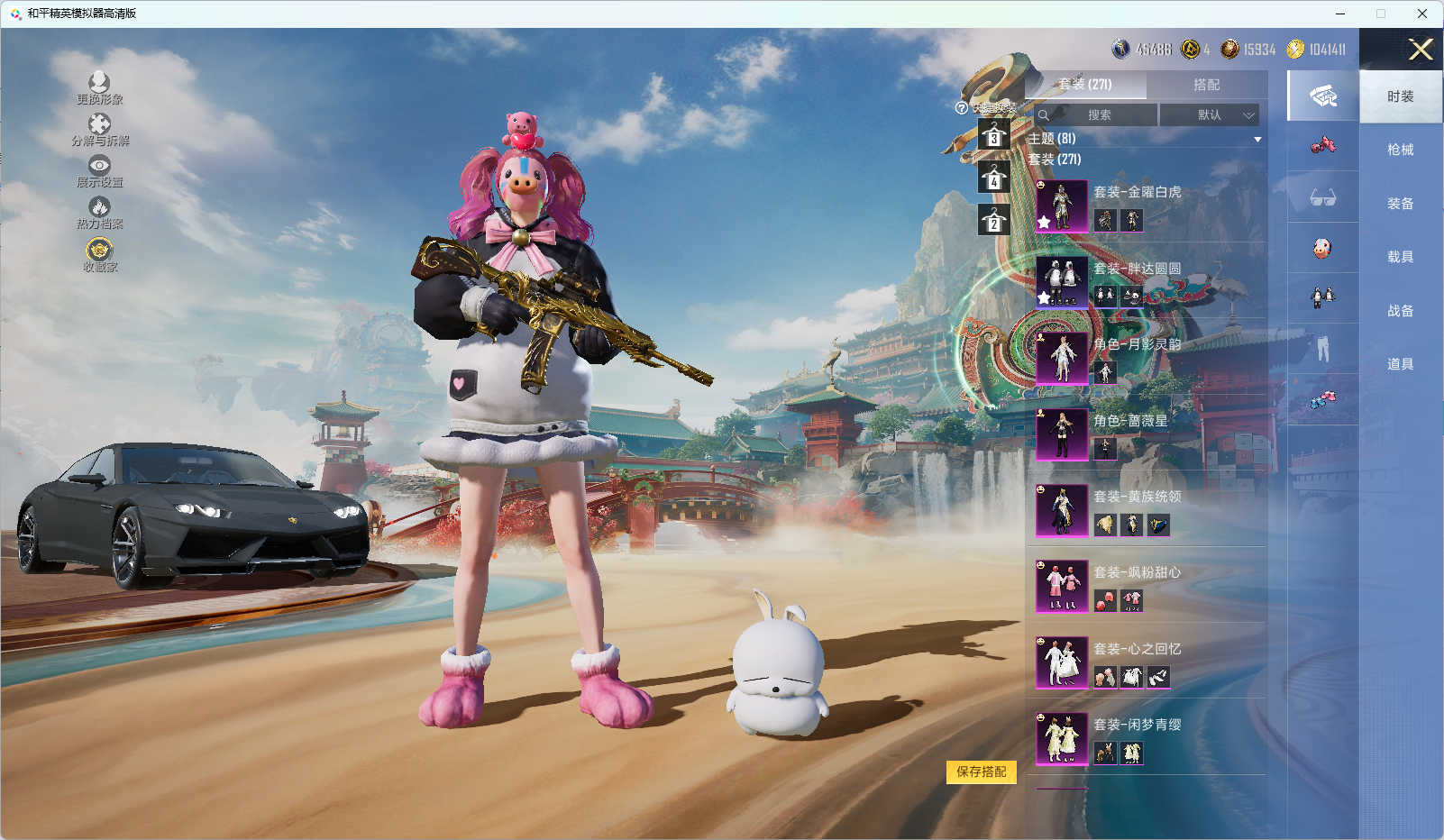
Task: Open the 默认 sort dropdown
Action: [1210, 115]
